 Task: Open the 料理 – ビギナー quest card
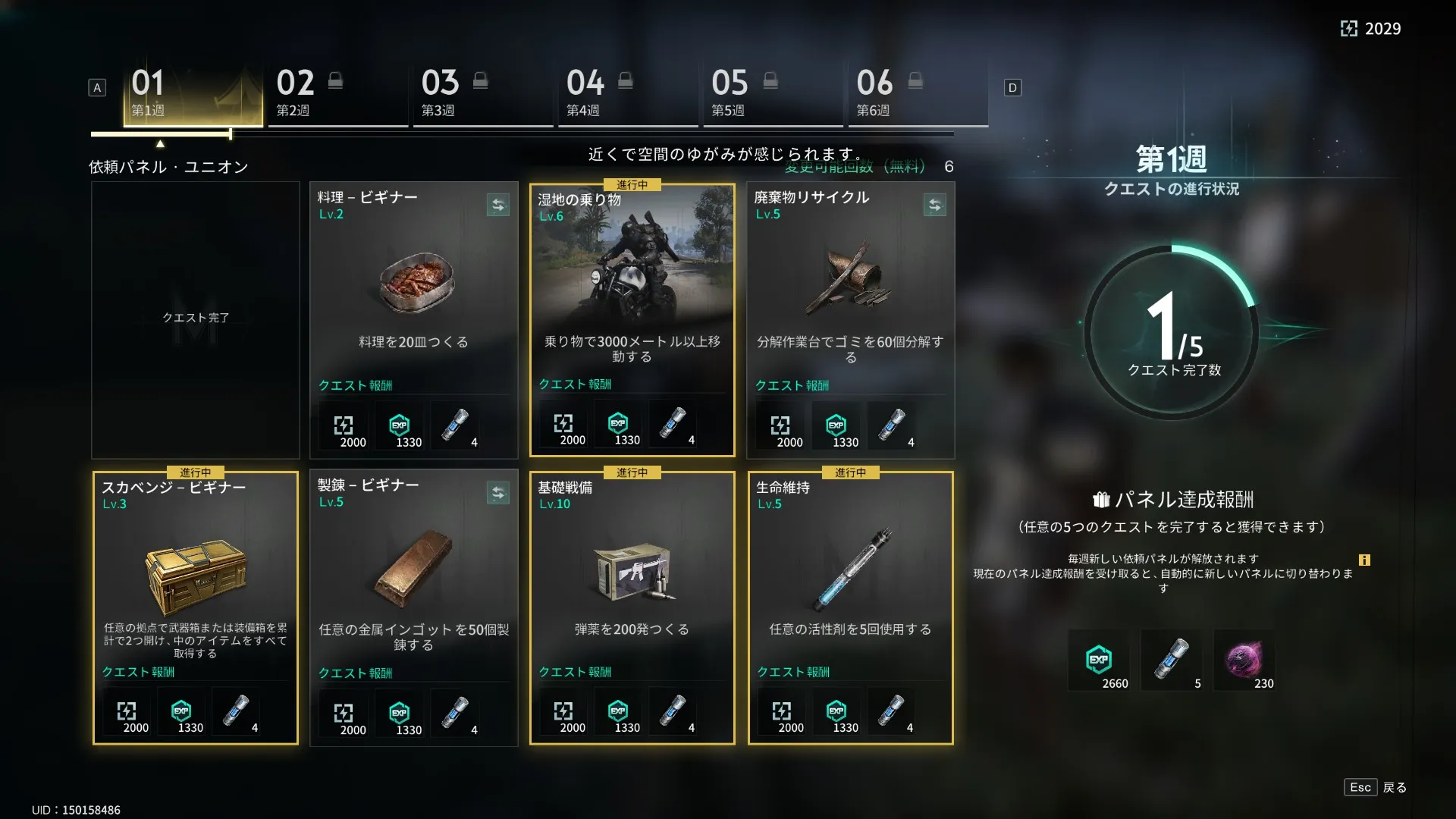(413, 303)
